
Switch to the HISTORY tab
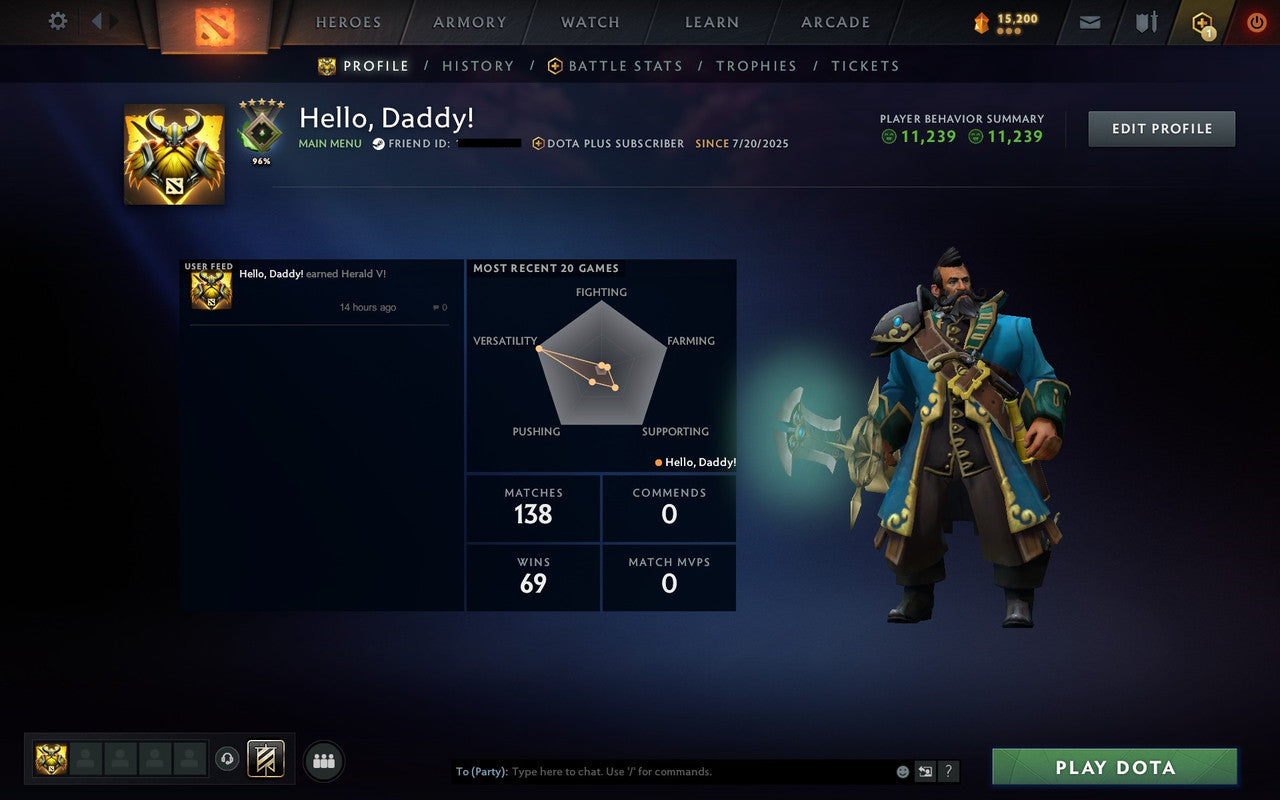click(x=478, y=65)
